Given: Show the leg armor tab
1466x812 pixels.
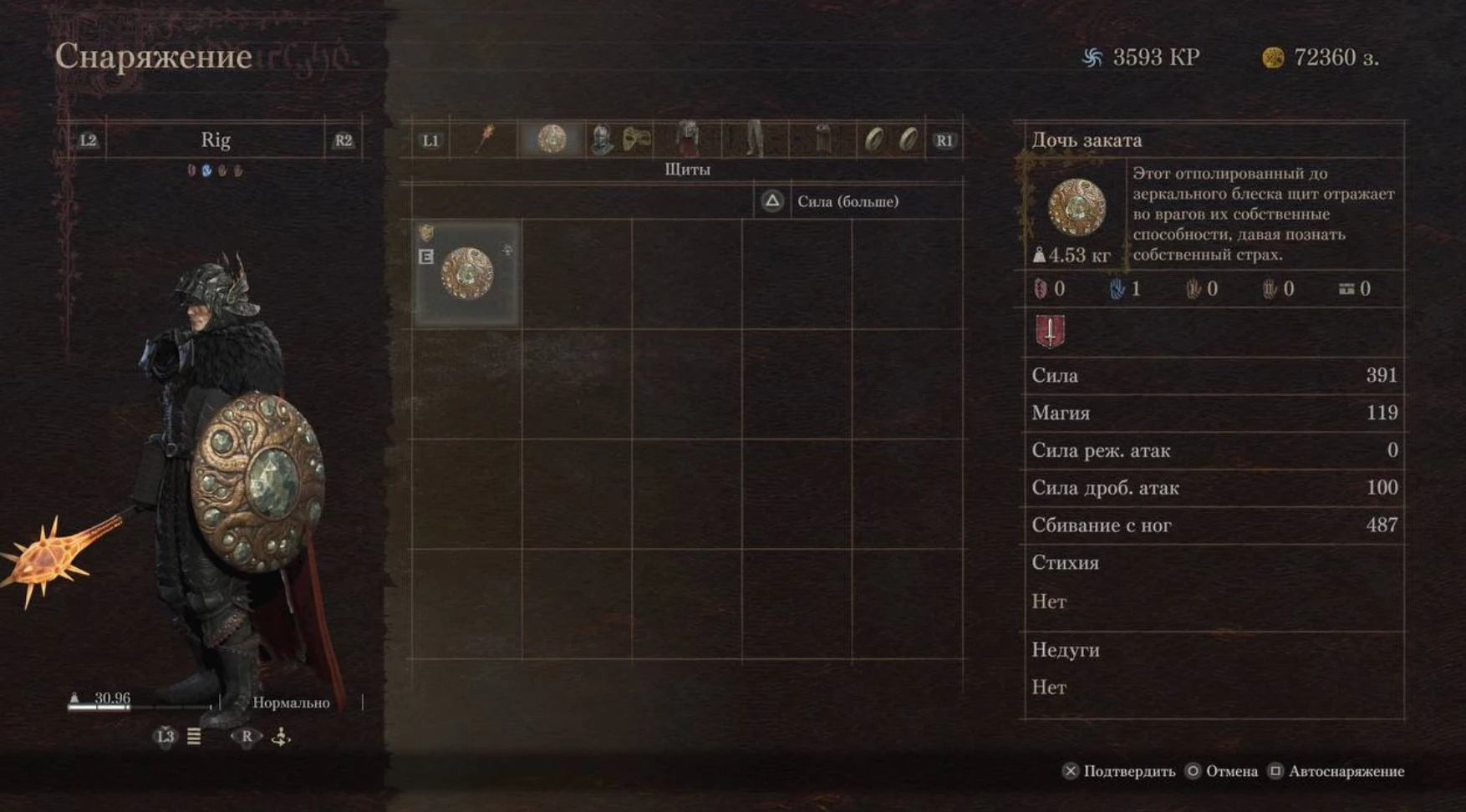Looking at the screenshot, I should [755, 139].
